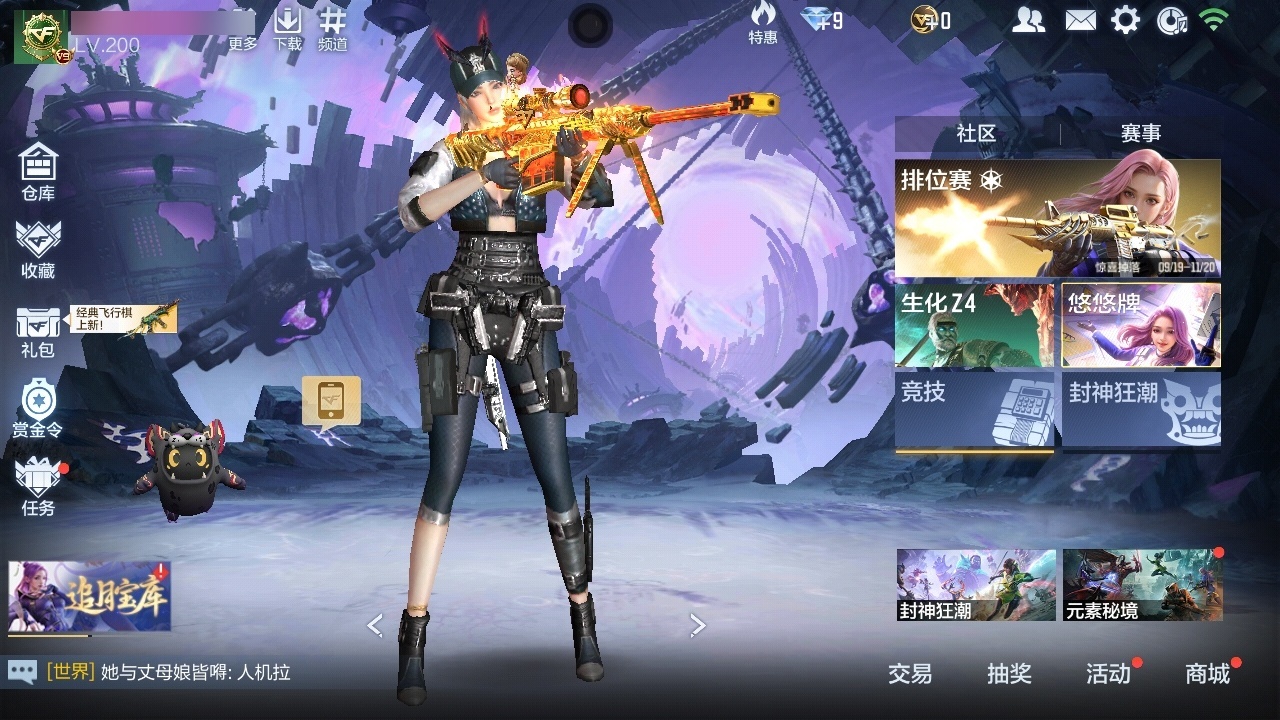Viewport: 1280px width, 720px height.
Task: Open the 特惠 special offers icon
Action: (763, 24)
